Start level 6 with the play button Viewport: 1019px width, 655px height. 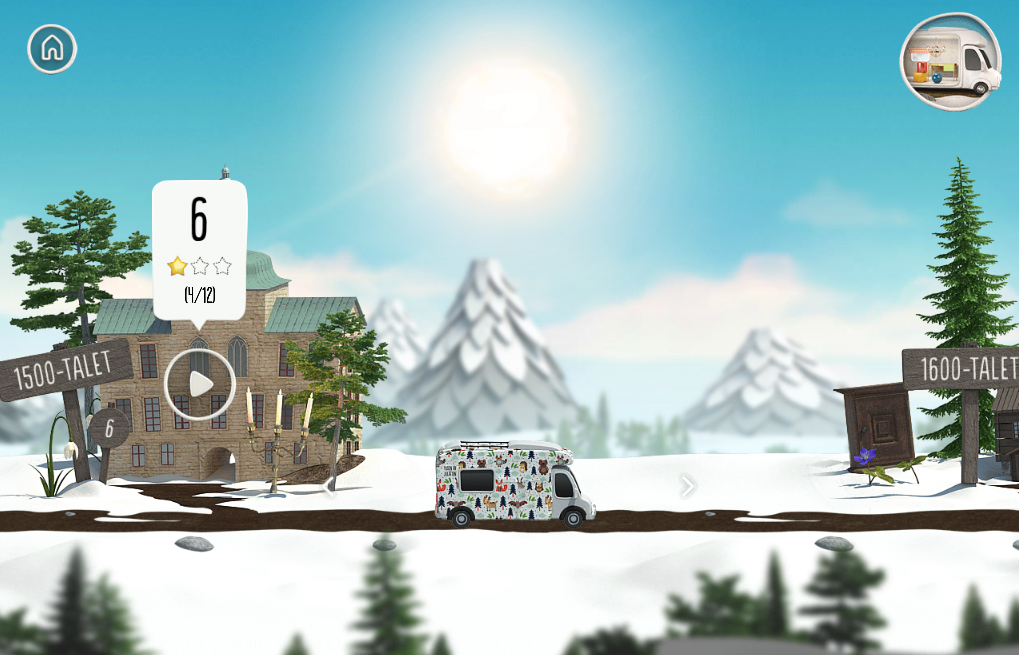200,384
